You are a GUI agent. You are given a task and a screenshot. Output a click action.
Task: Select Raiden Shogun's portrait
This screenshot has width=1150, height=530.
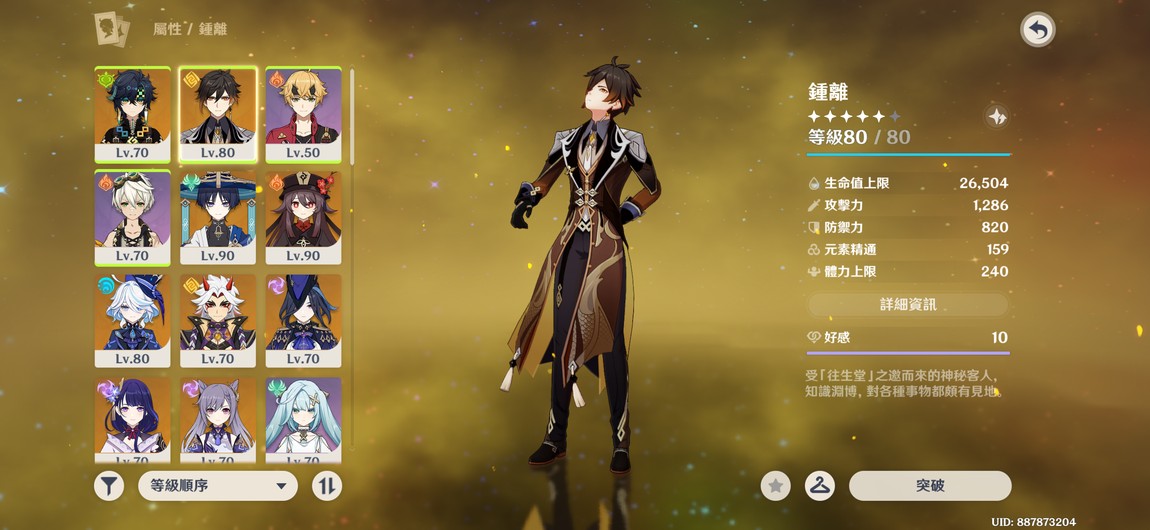pyautogui.click(x=133, y=418)
